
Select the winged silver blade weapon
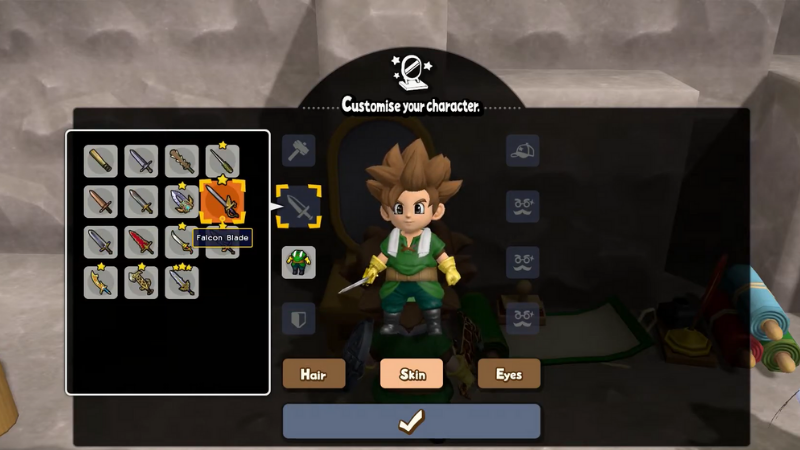coord(181,202)
